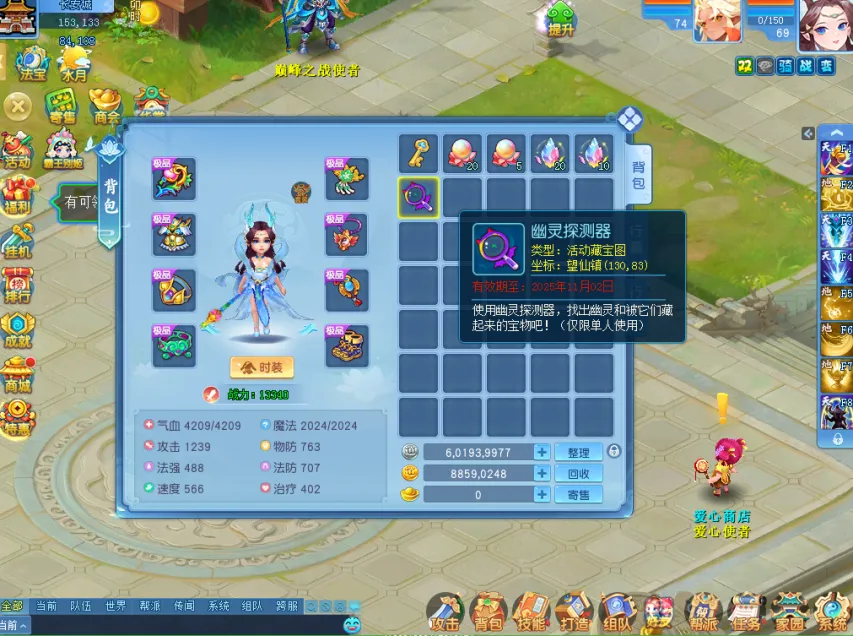
Task: Open the 技能 skills menu
Action: click(x=530, y=610)
